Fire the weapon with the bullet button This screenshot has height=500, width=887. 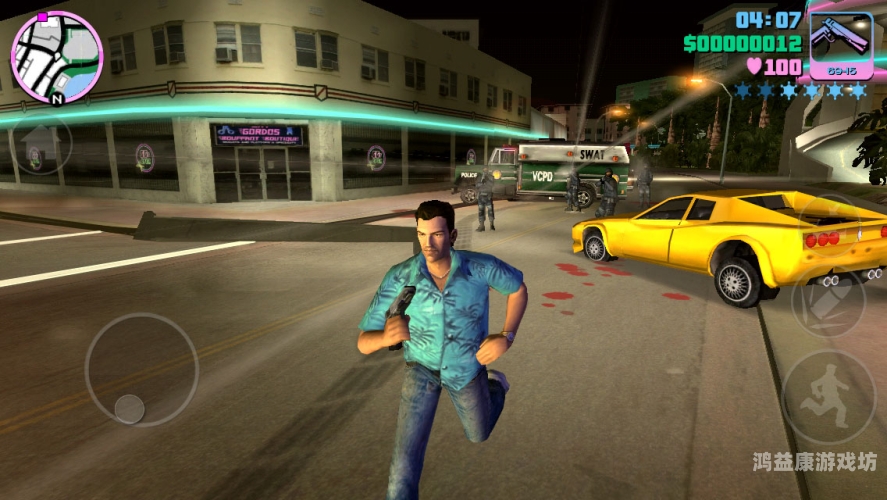(x=827, y=303)
